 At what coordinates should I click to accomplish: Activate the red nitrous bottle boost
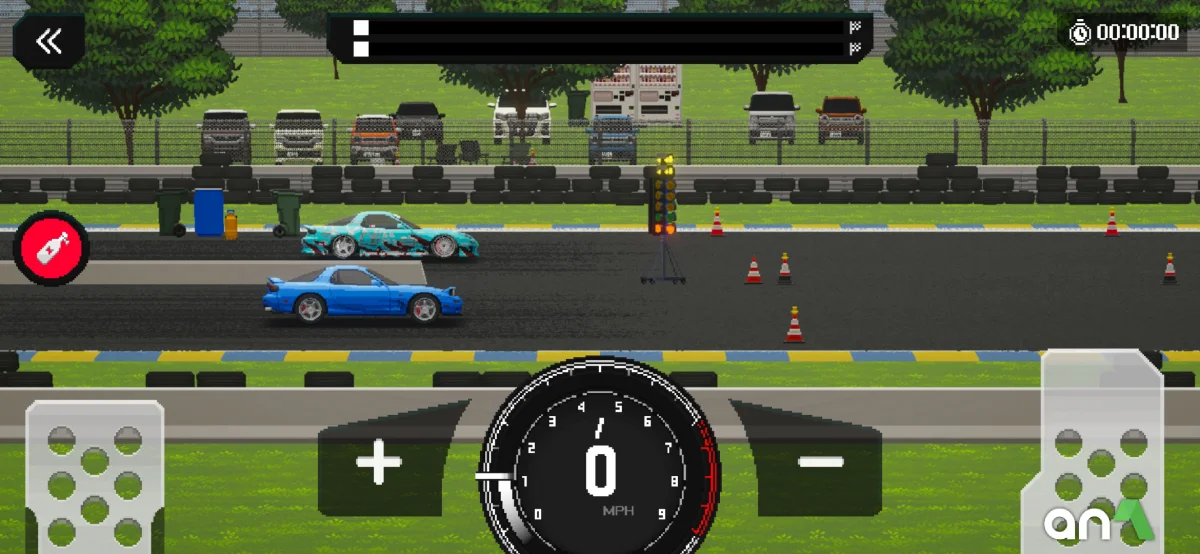51,248
